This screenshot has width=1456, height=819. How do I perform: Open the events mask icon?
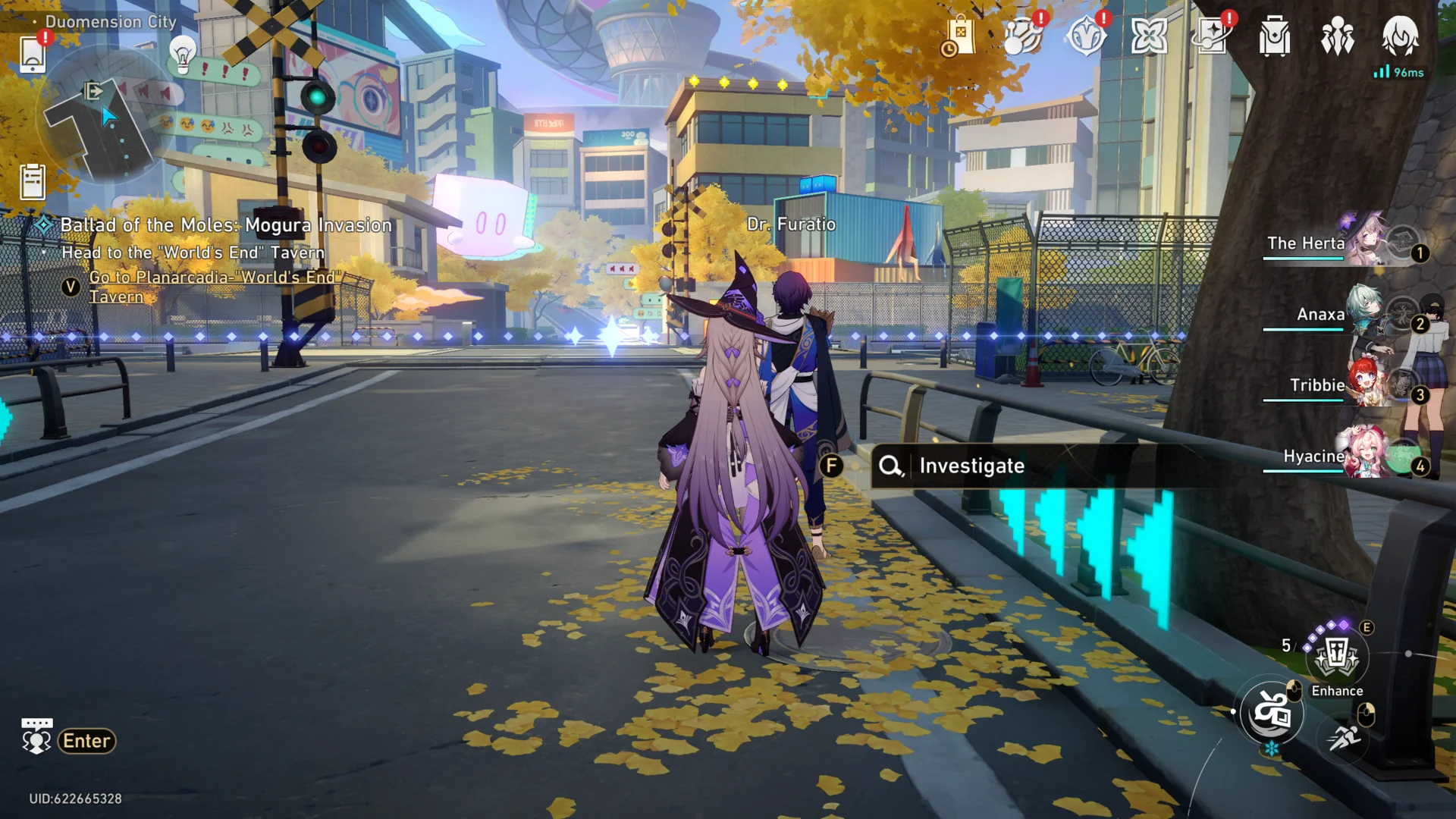coord(1086,36)
